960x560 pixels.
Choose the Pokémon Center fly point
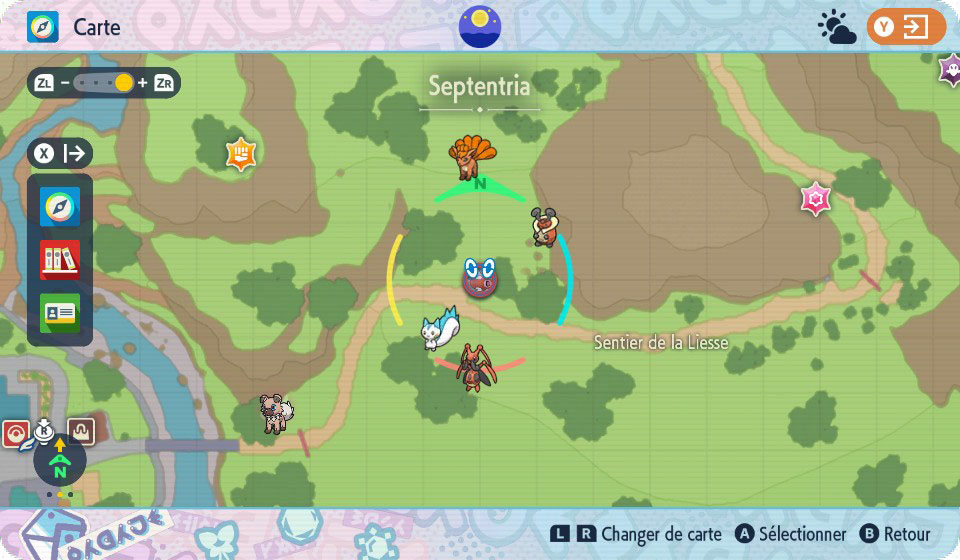tap(18, 434)
